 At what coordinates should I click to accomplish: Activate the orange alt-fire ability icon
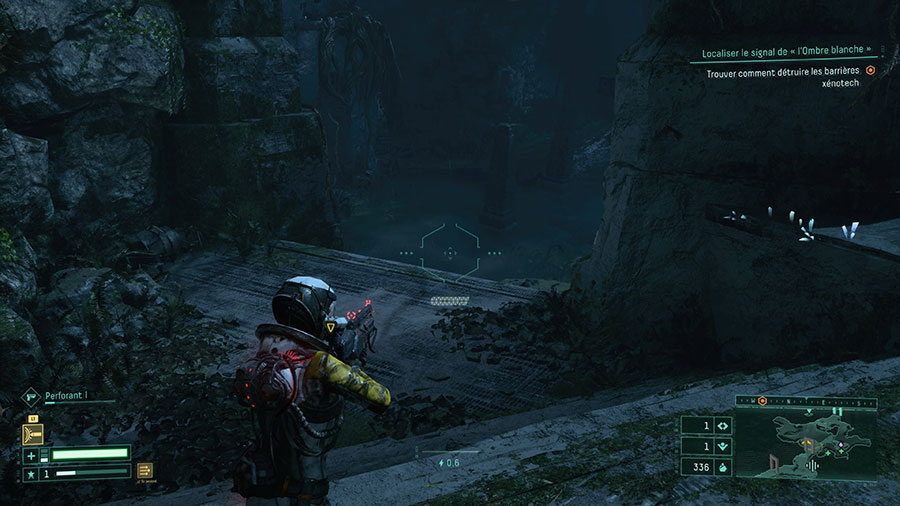(34, 434)
